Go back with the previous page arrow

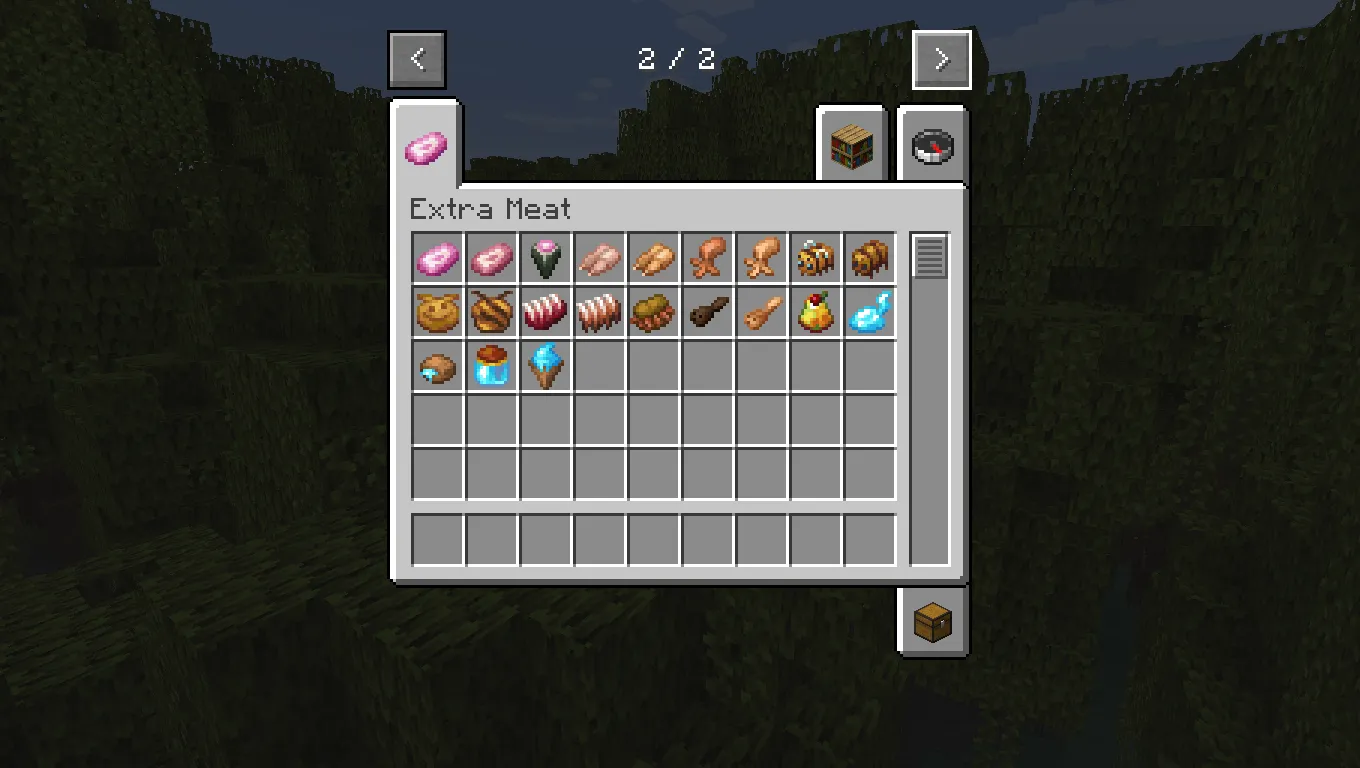point(417,58)
